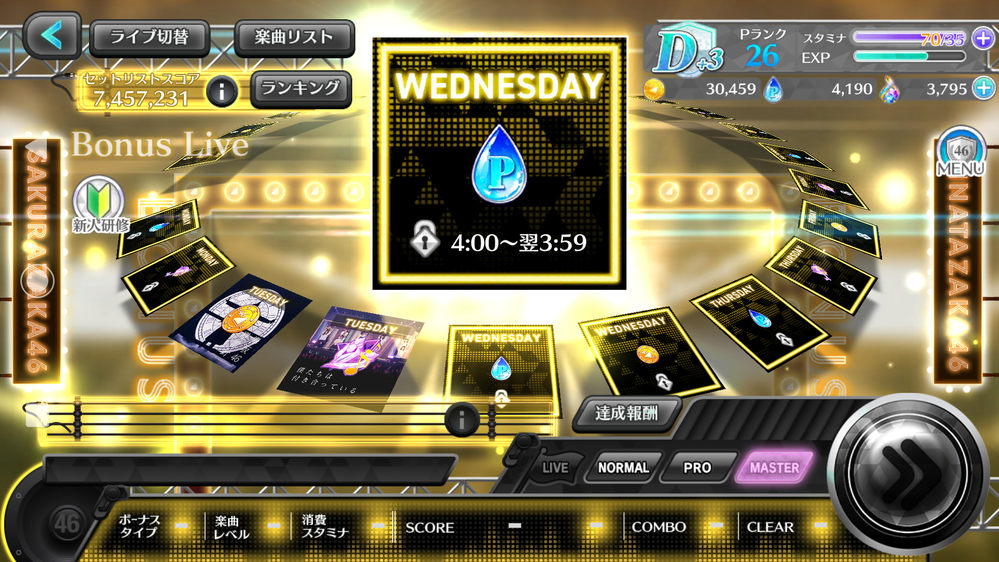This screenshot has height=562, width=999.
Task: Open the 達成報酬 achievement rewards
Action: click(x=627, y=413)
